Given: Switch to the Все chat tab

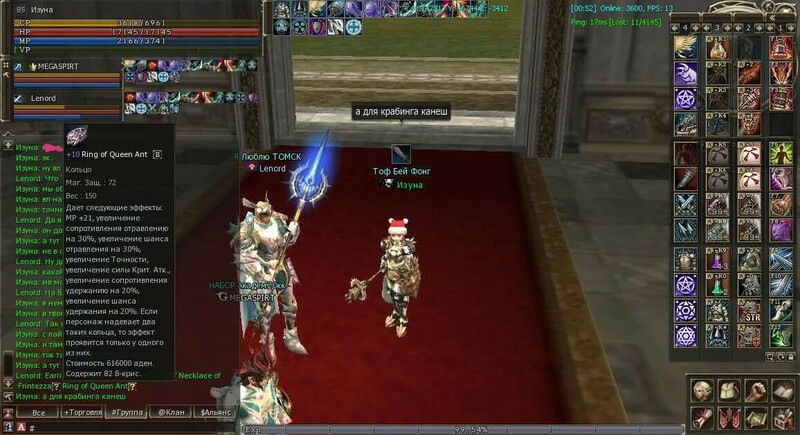Looking at the screenshot, I should click(38, 412).
